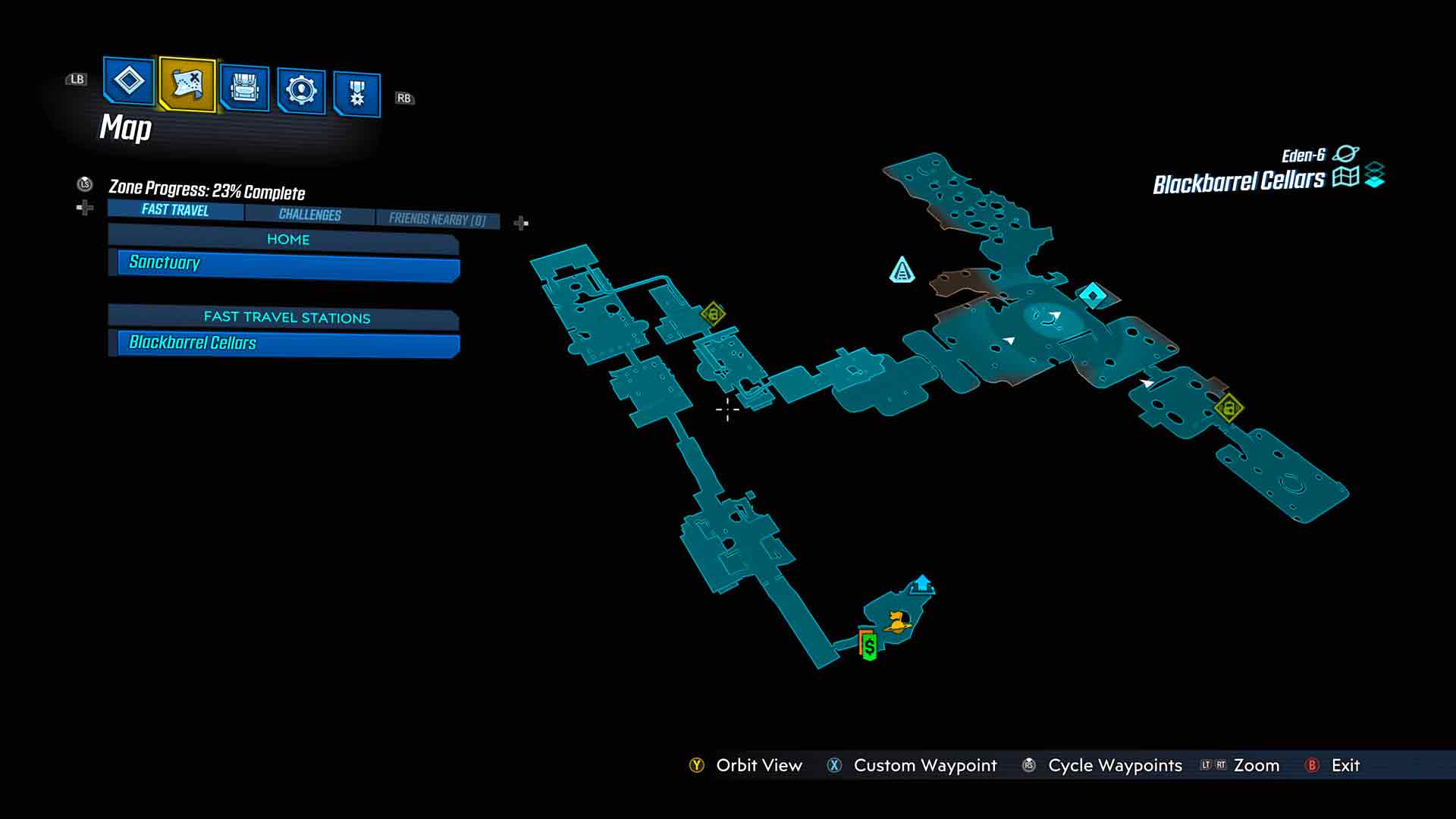Select the orange planet fast travel marker
Viewport: 1456px width, 819px height.
point(898,622)
